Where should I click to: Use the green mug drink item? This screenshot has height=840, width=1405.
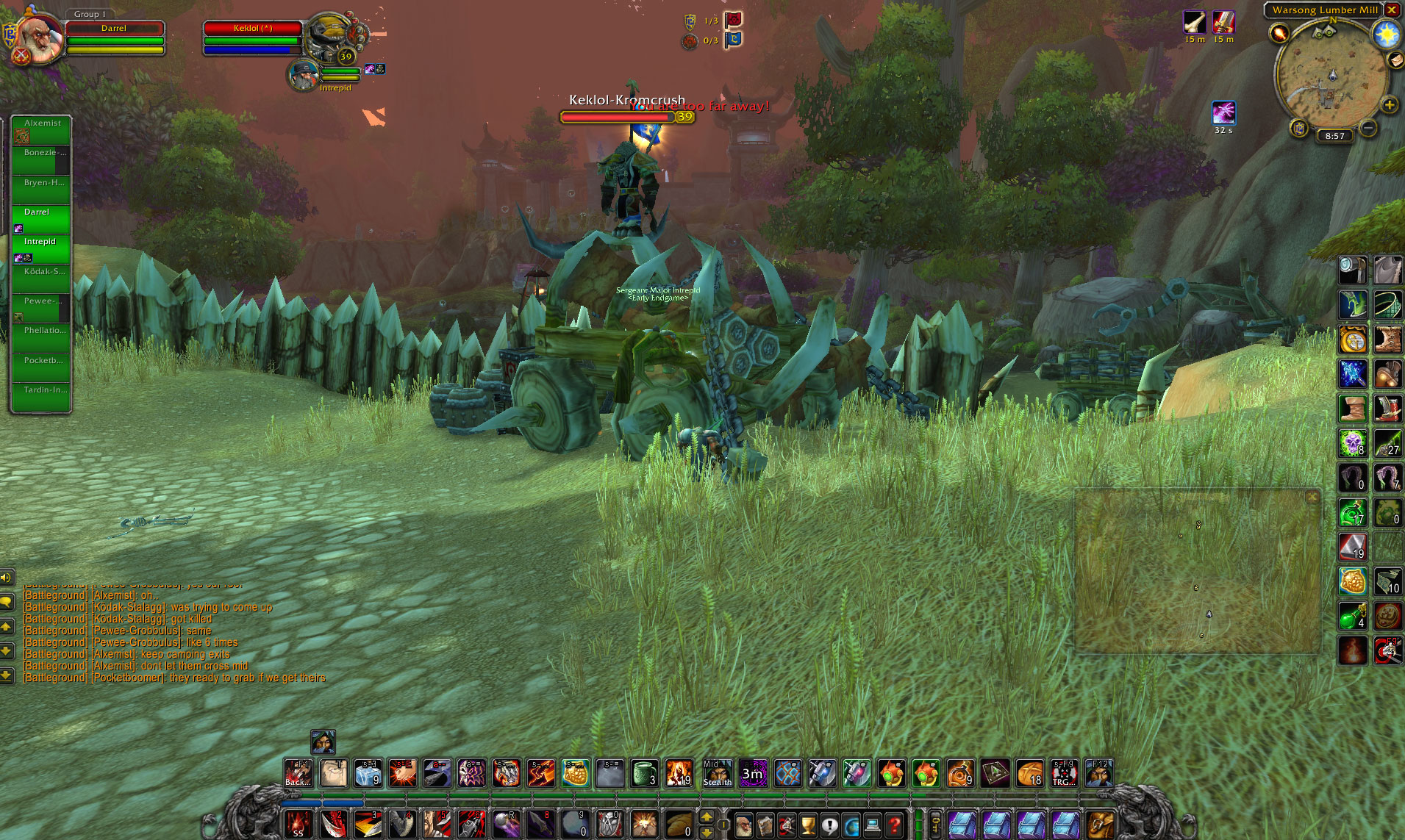pos(644,773)
